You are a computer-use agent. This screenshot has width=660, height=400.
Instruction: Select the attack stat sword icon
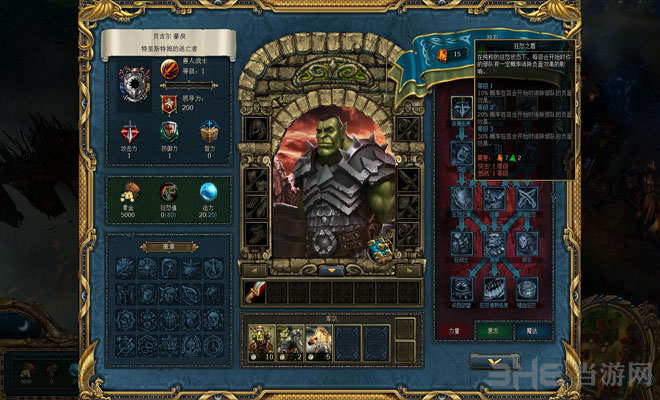(x=130, y=134)
